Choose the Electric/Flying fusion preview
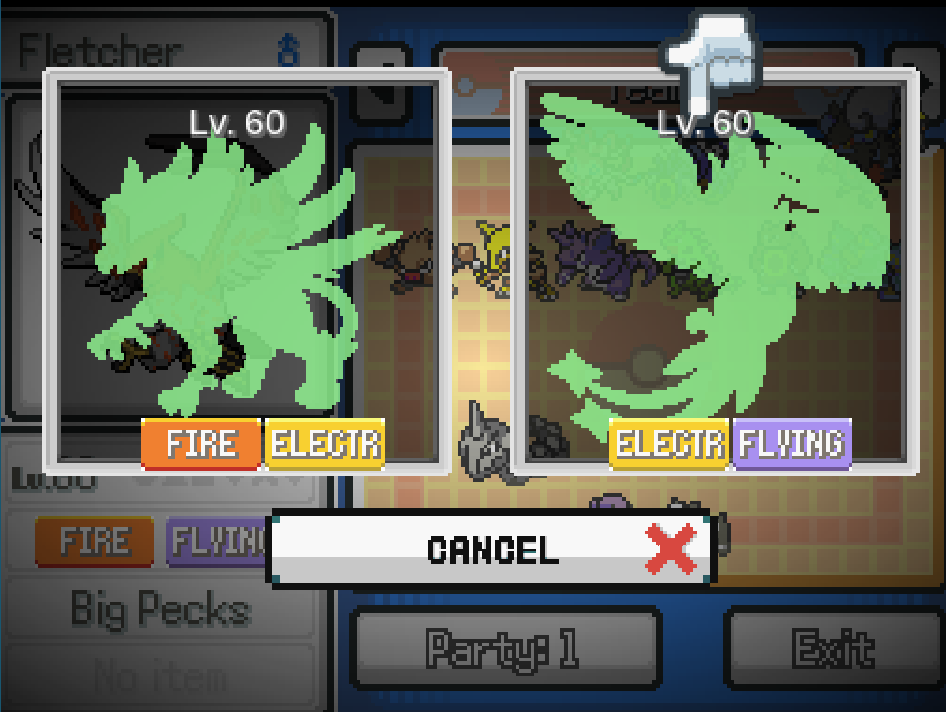946x712 pixels. pos(714,270)
